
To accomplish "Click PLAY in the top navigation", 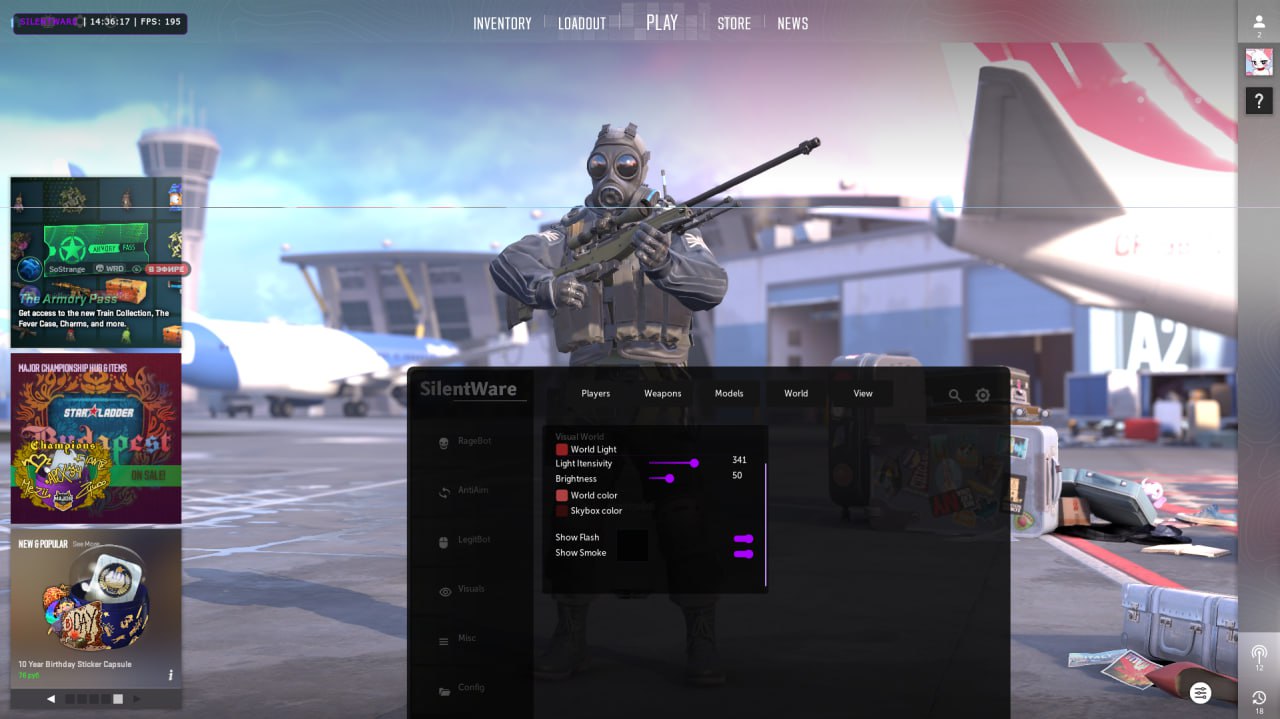I will [x=662, y=22].
